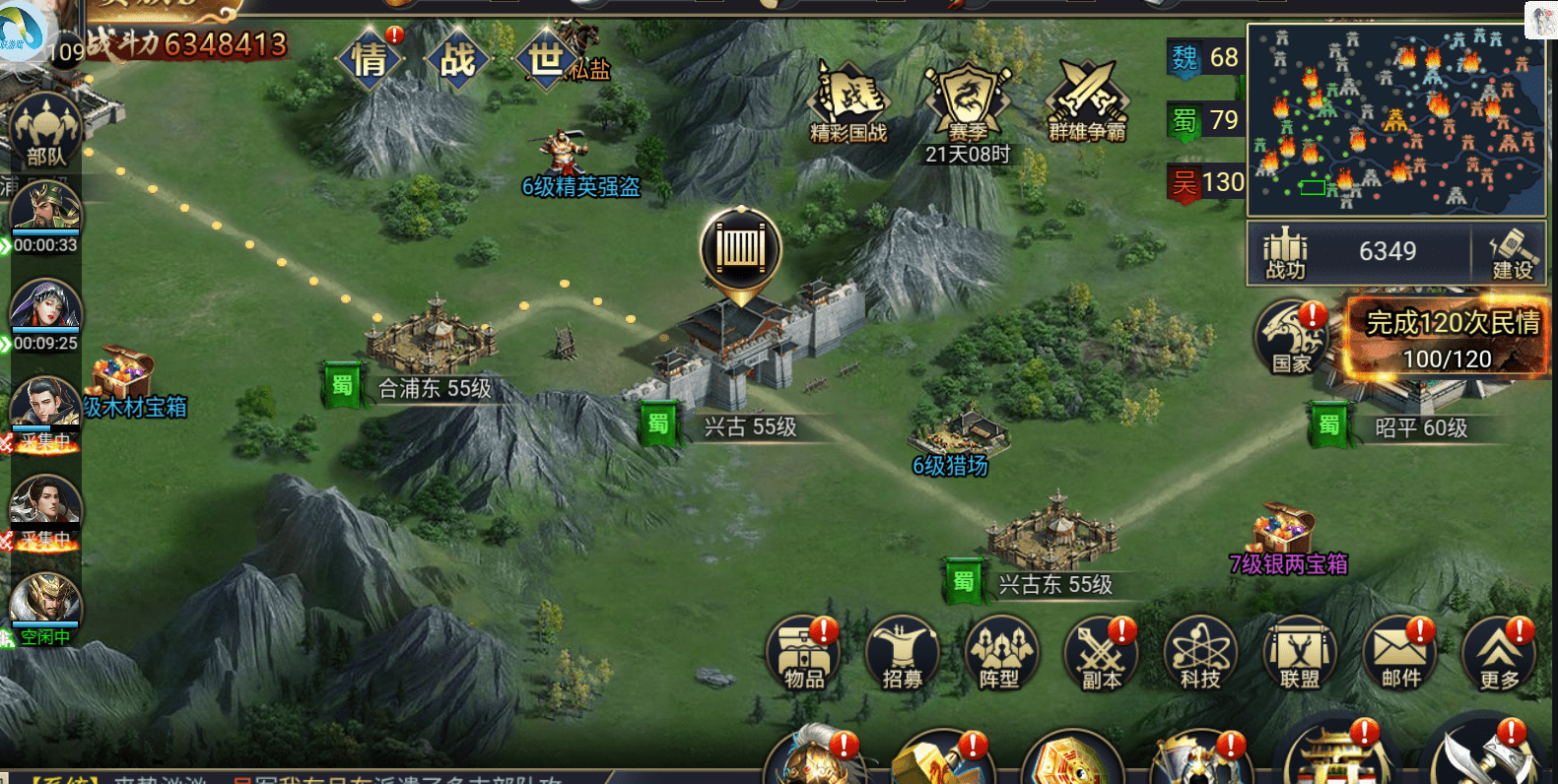Open the 阵型 formation menu
Viewport: 1558px width, 784px height.
[1001, 654]
